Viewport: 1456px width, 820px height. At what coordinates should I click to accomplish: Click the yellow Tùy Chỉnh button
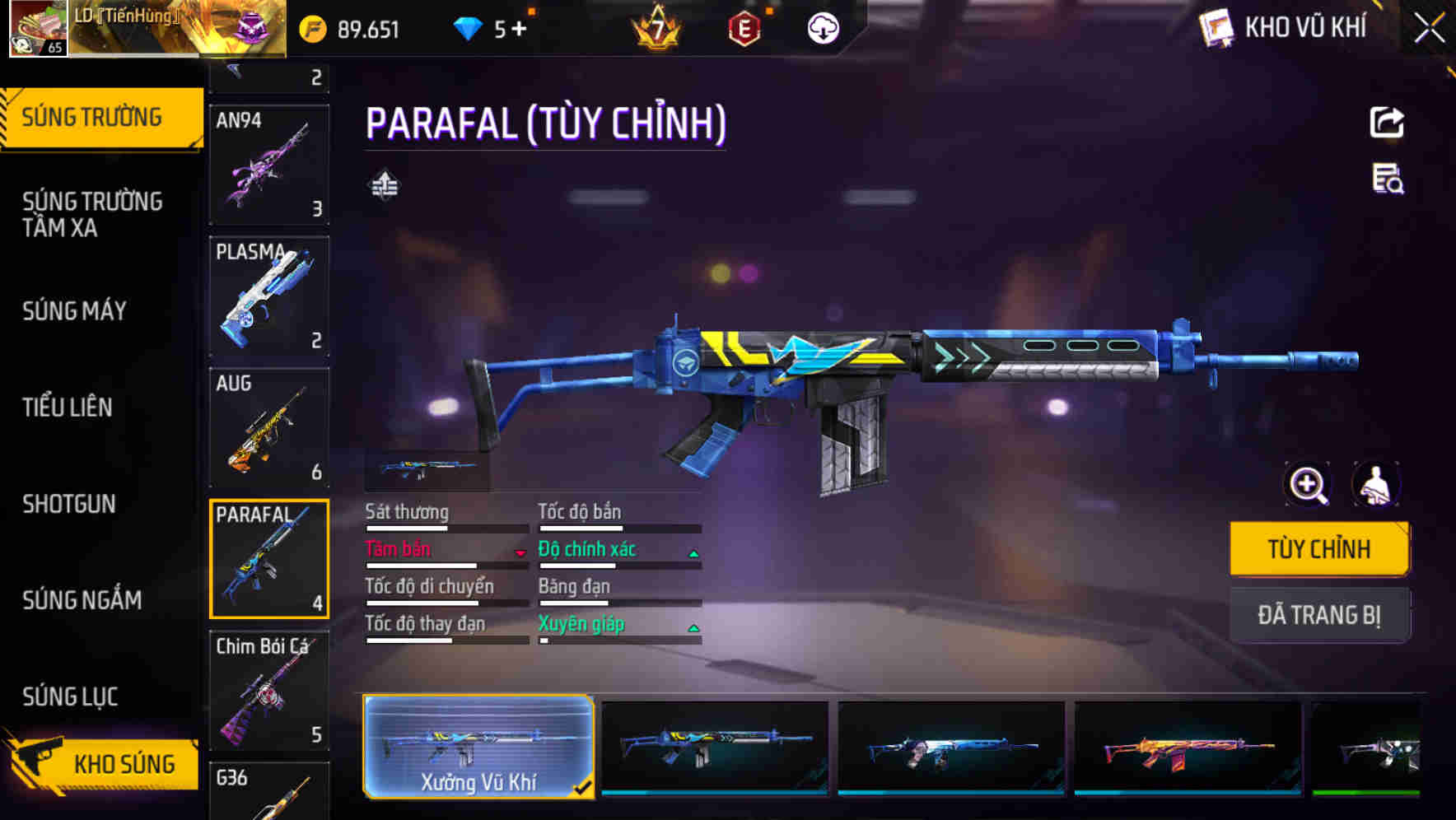pyautogui.click(x=1318, y=548)
